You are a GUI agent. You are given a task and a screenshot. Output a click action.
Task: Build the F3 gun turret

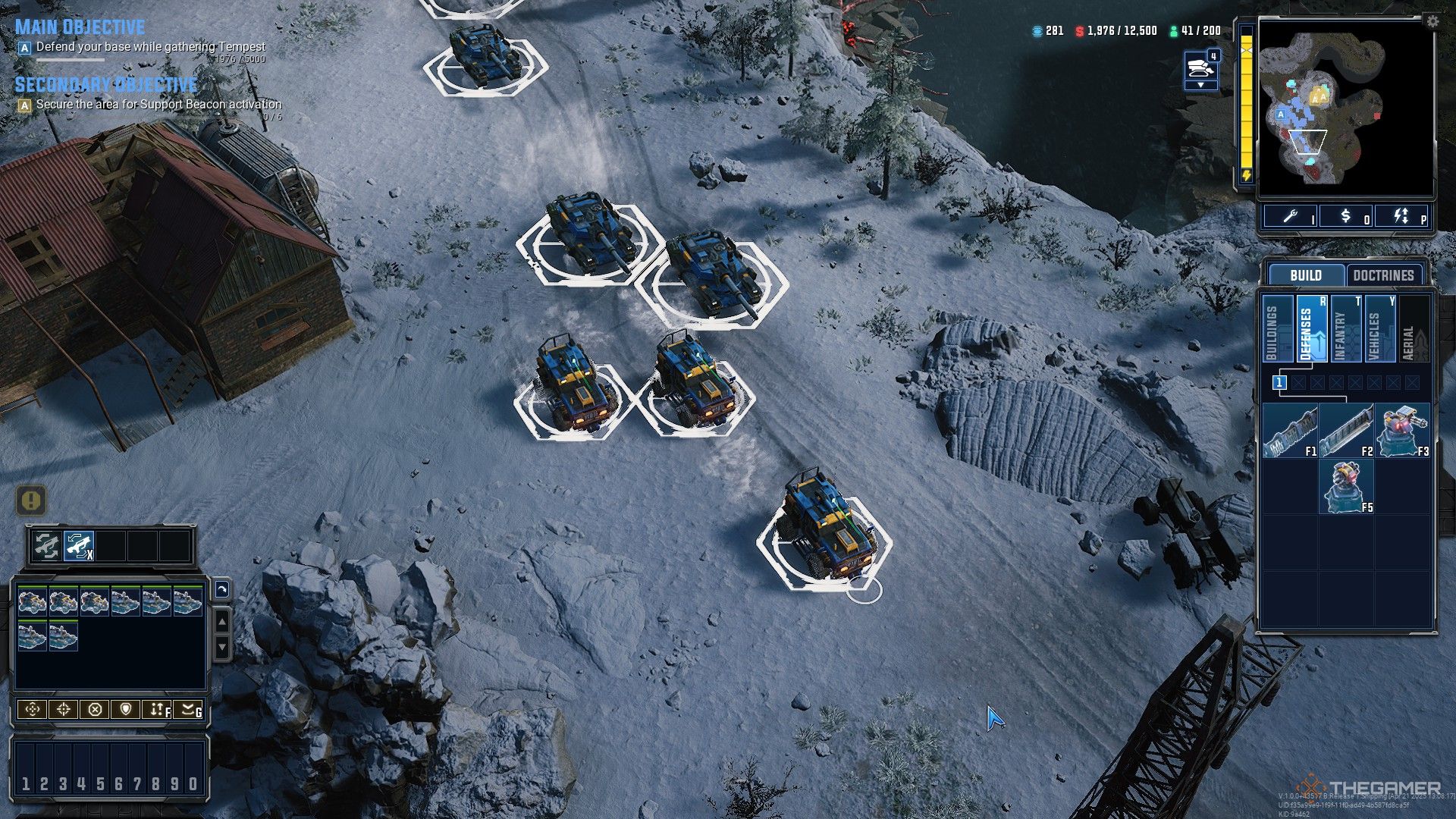point(1402,431)
